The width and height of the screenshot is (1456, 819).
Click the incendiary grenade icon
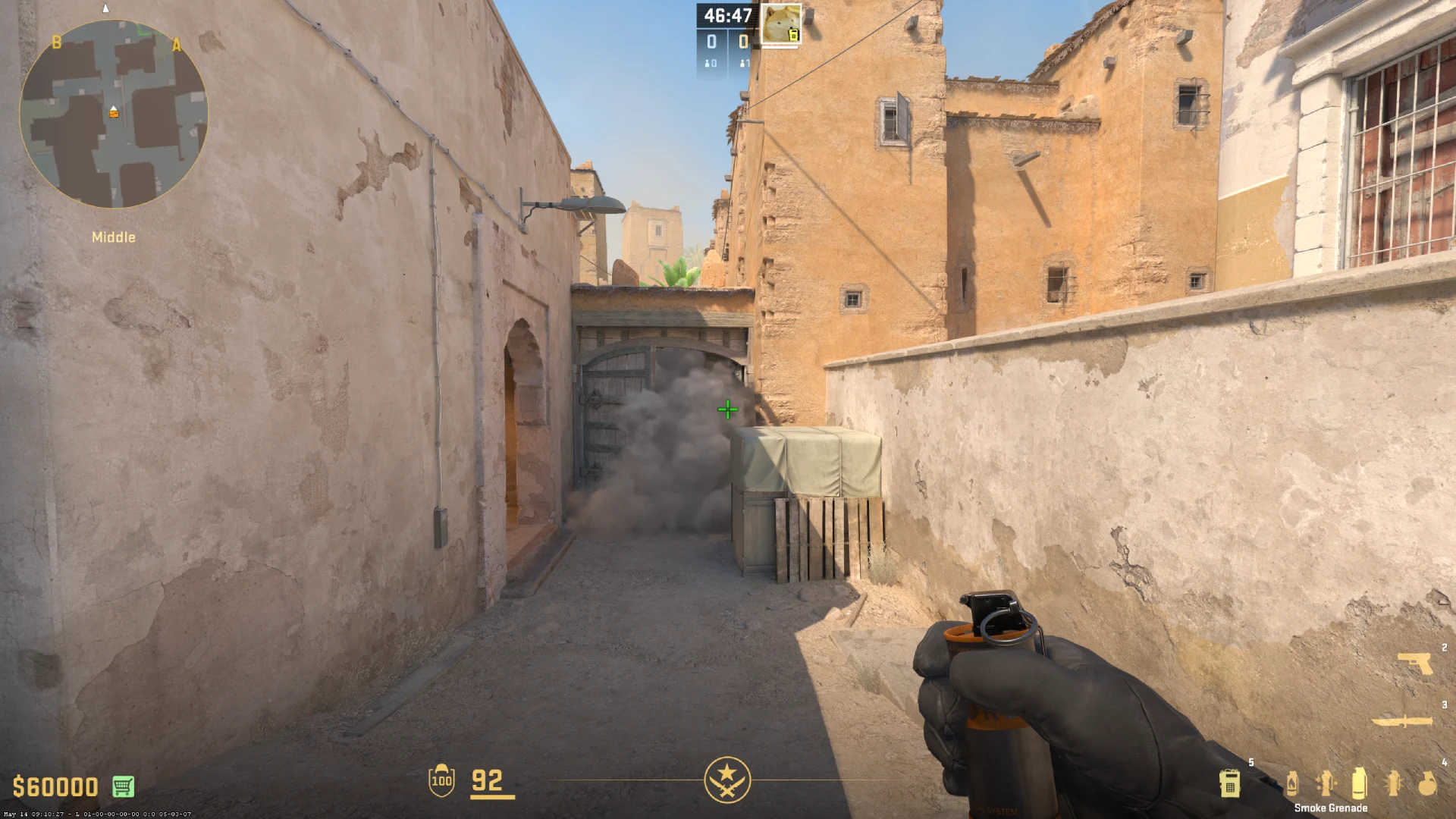click(1292, 784)
